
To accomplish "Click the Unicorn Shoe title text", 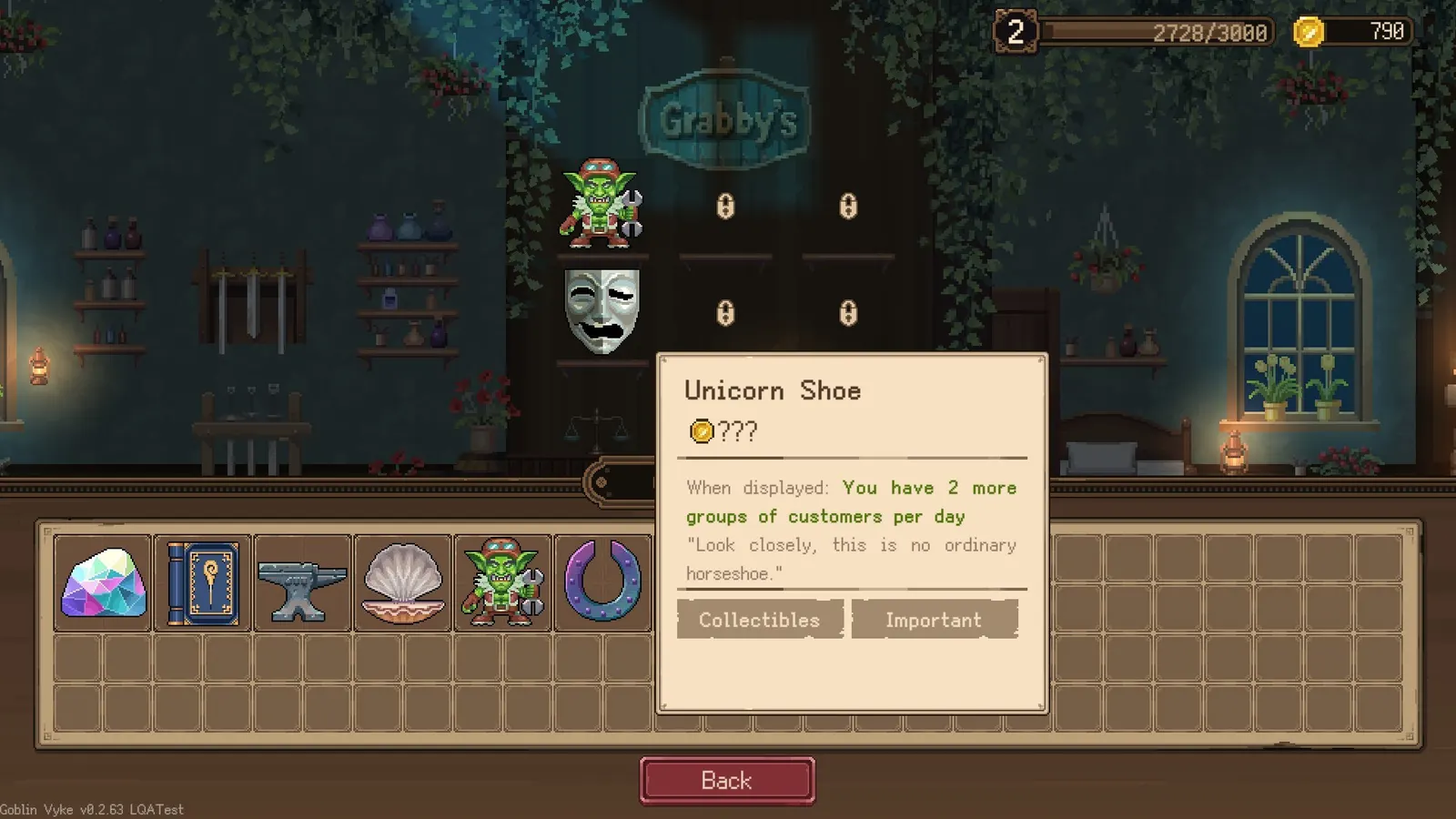I will coord(773,391).
